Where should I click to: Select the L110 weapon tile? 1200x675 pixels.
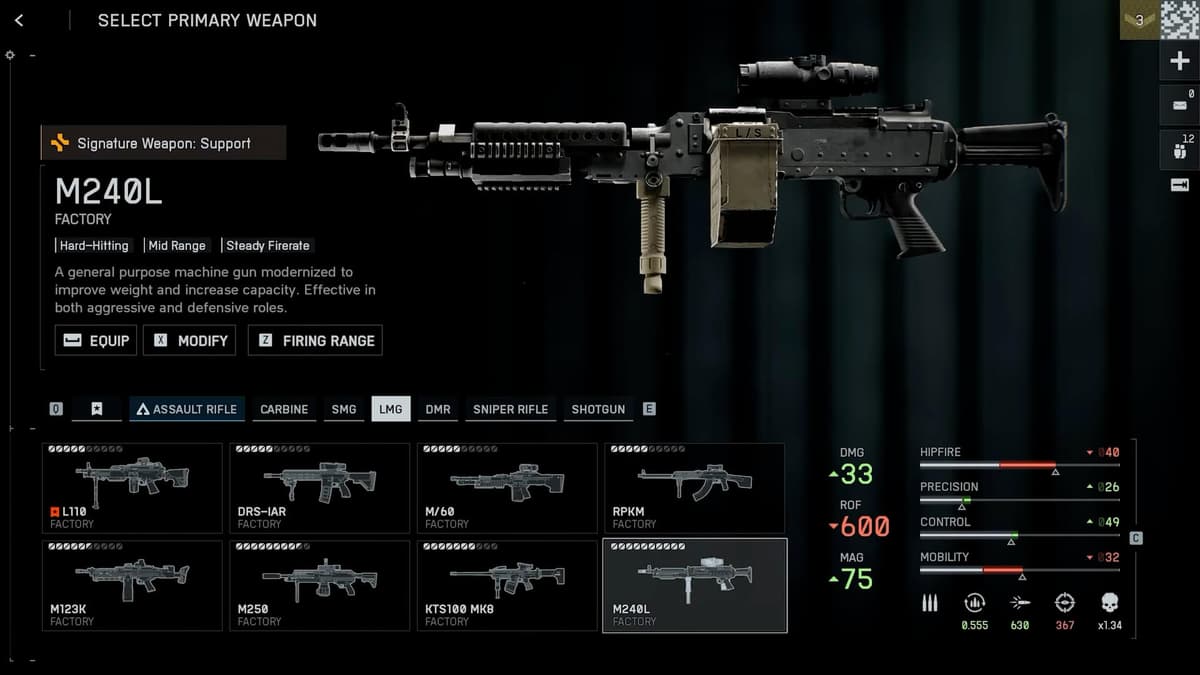pyautogui.click(x=132, y=488)
